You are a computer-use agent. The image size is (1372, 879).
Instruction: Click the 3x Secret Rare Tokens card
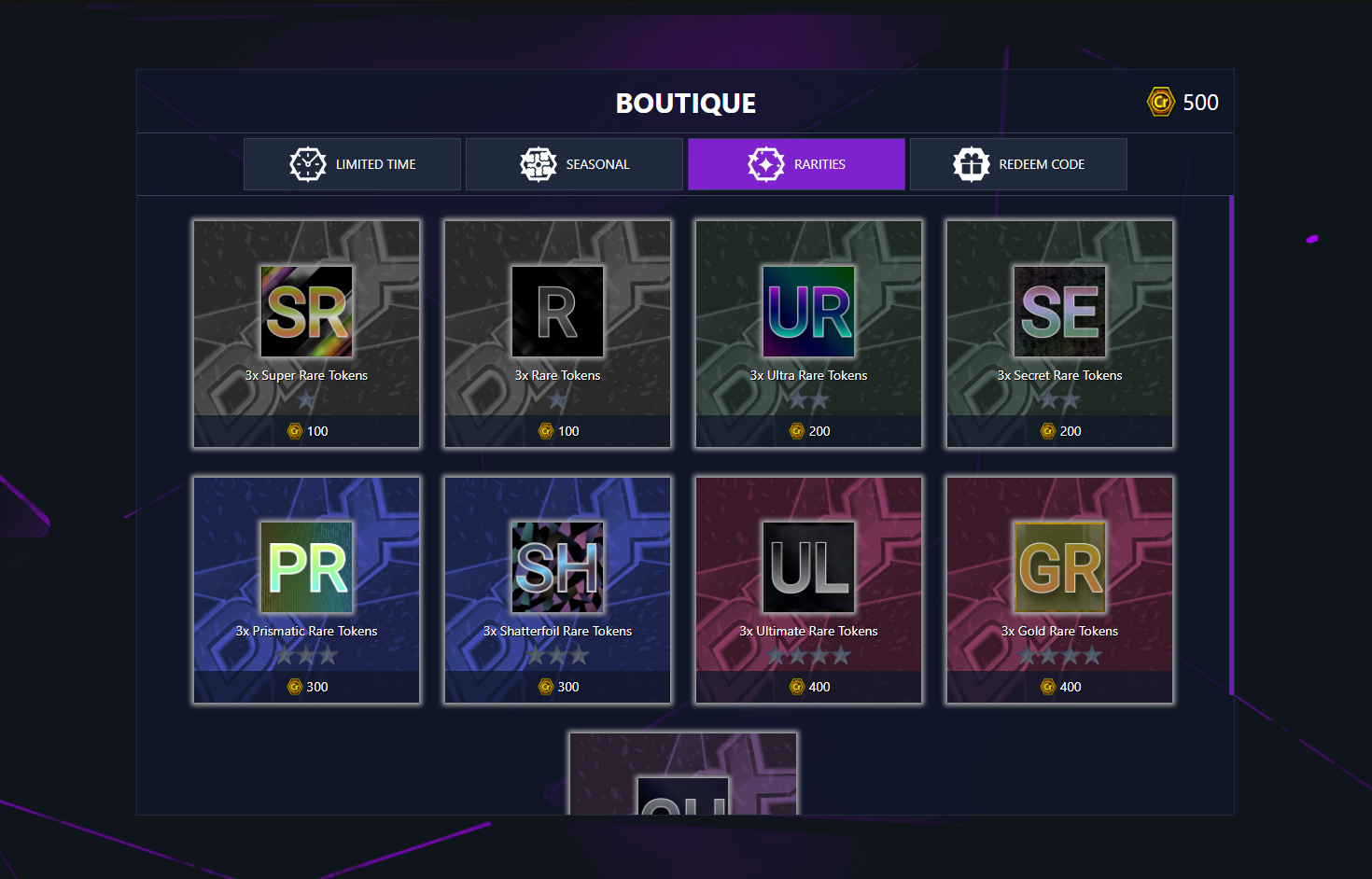tap(1059, 334)
